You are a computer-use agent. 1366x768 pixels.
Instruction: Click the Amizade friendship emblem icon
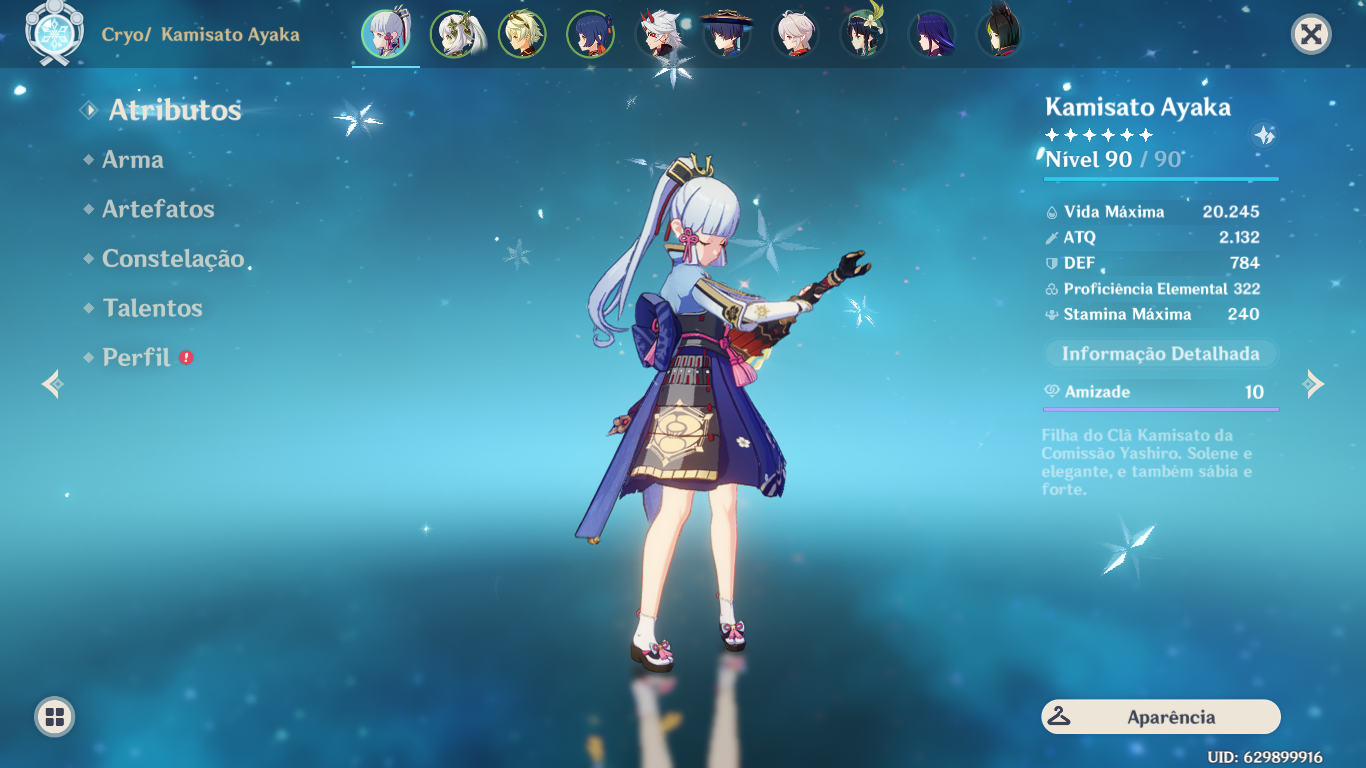pyautogui.click(x=1053, y=392)
